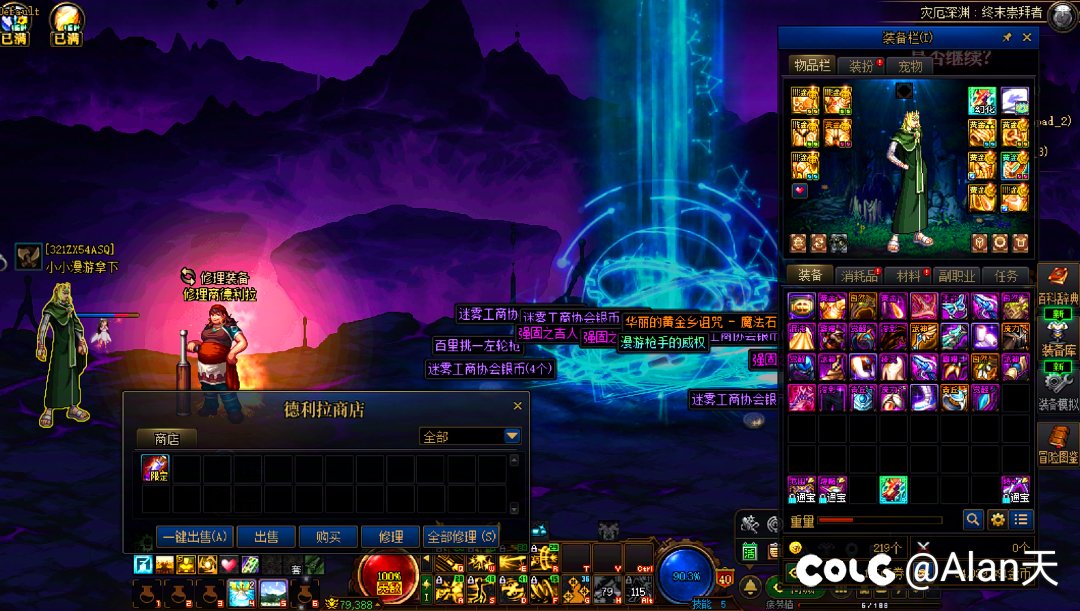1080x611 pixels.
Task: Repair everything with 全部修理
Action: point(461,537)
